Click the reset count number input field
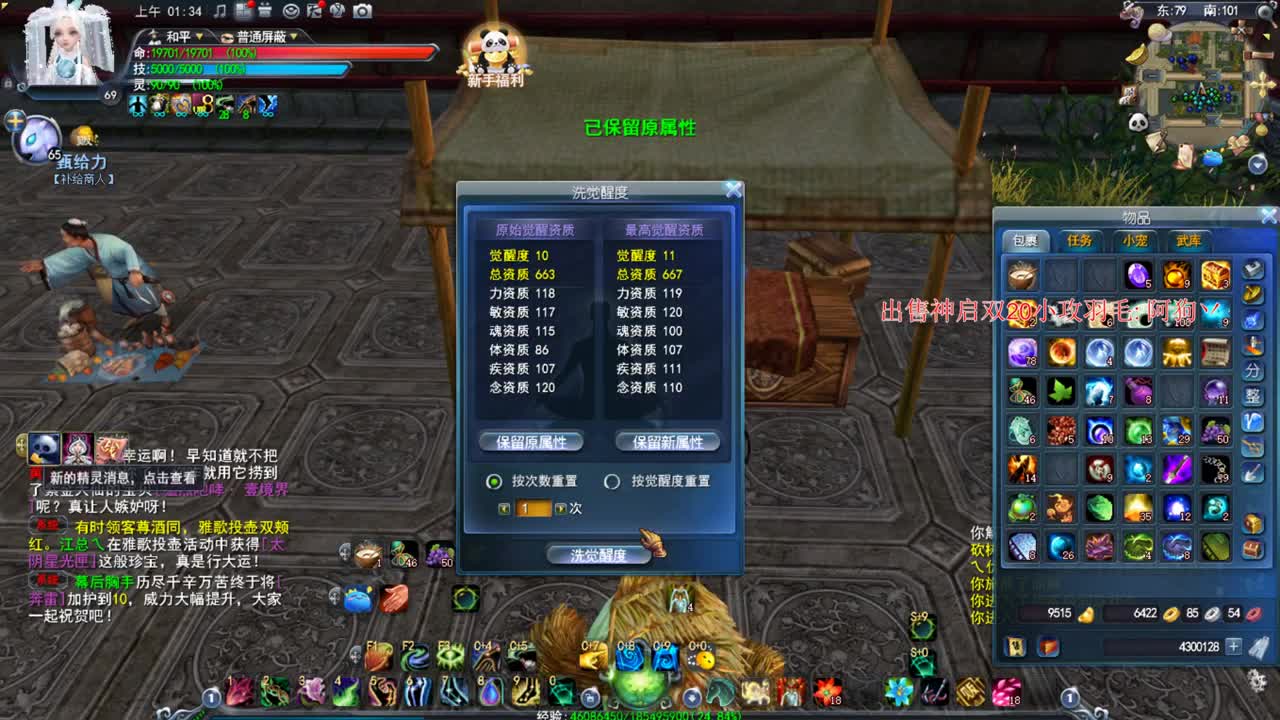 tap(534, 508)
